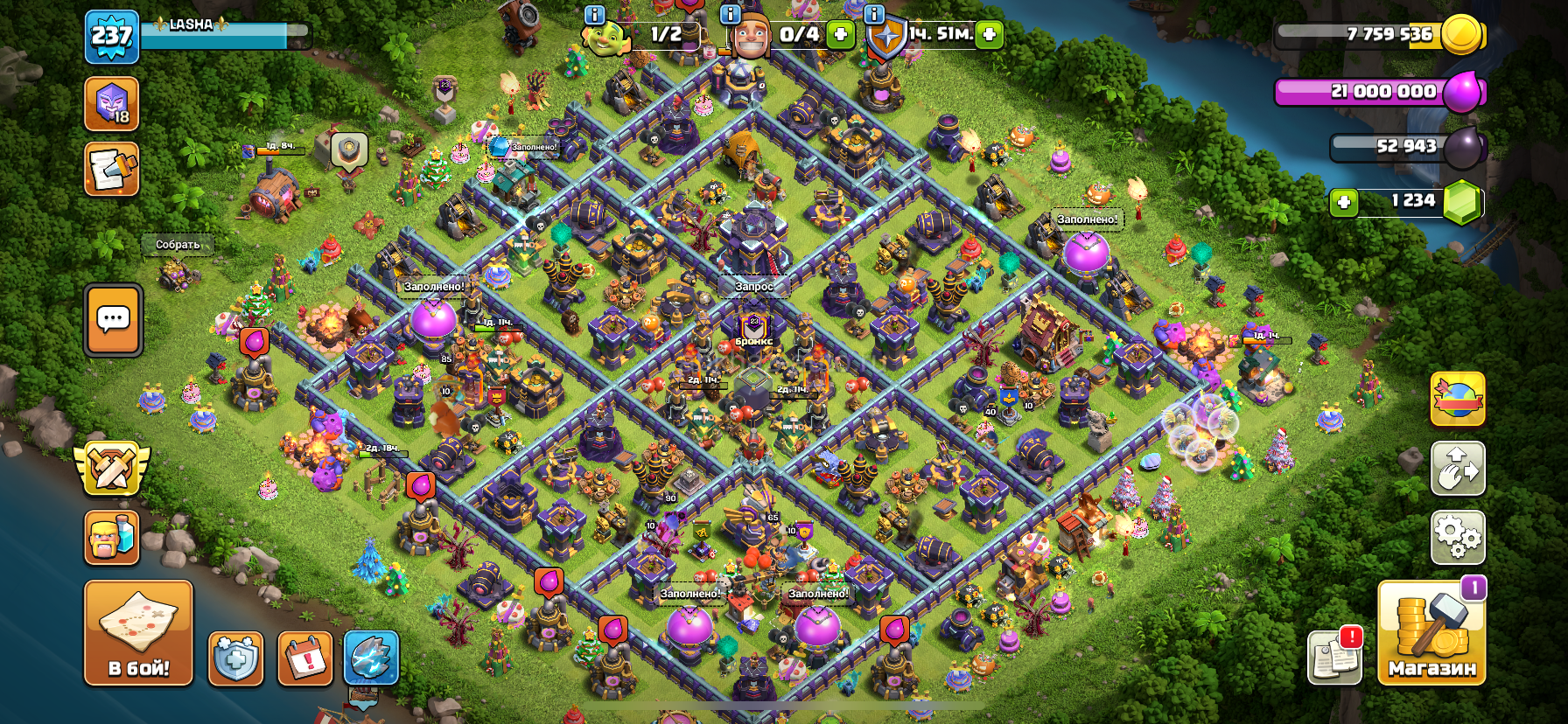Open the settings gears menu
The width and height of the screenshot is (1568, 724).
click(x=1457, y=536)
